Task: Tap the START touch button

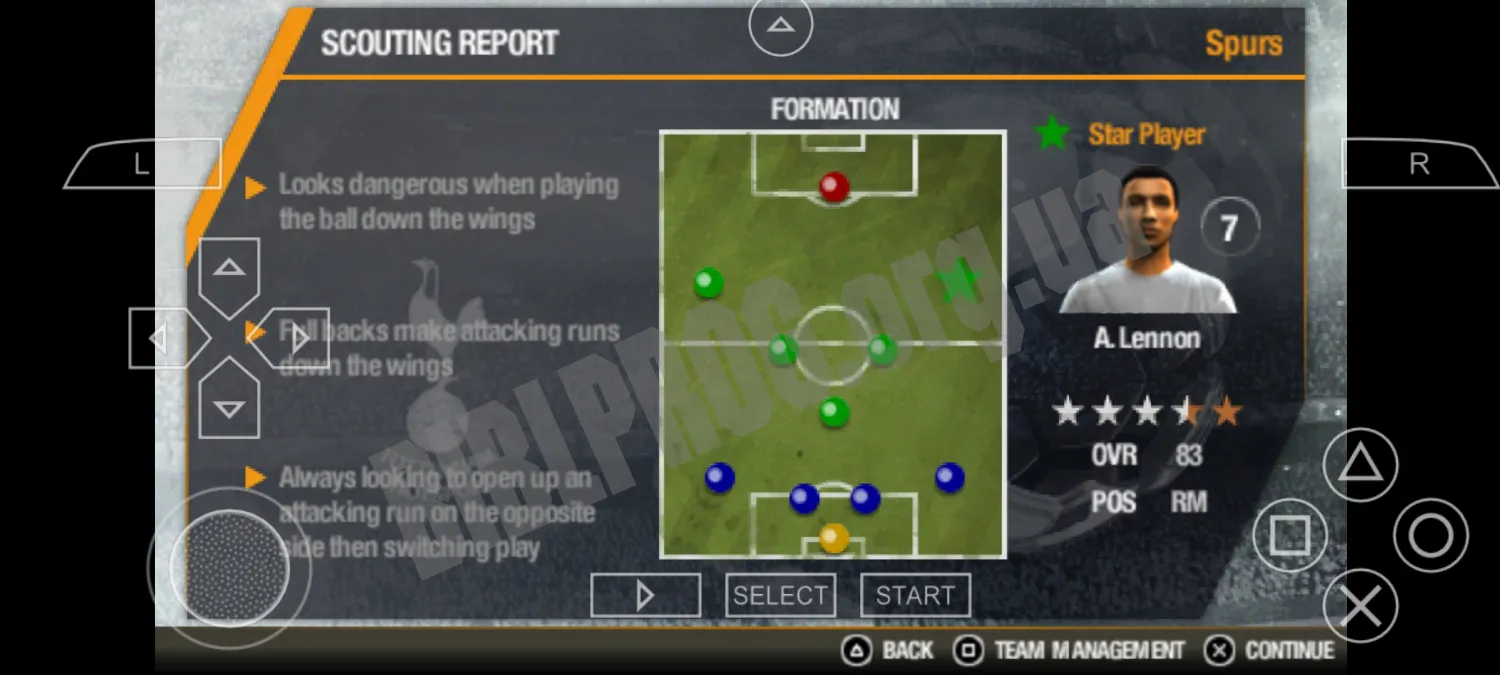Action: [x=915, y=596]
